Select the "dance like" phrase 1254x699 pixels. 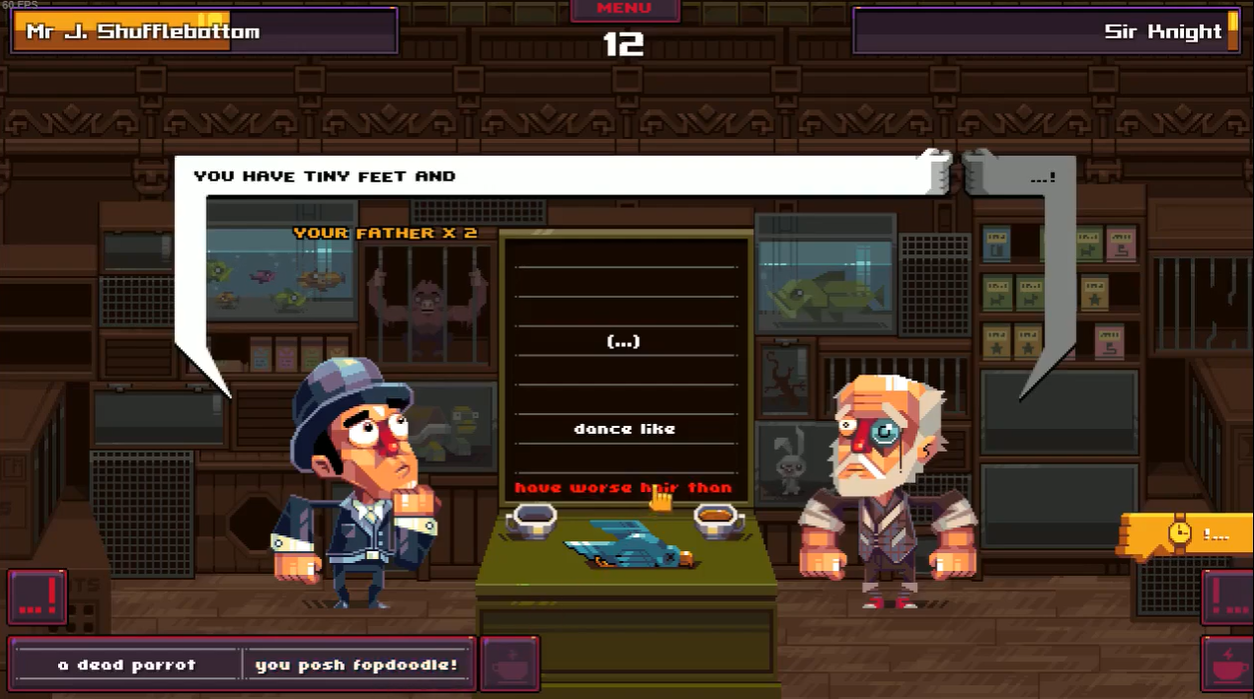coord(624,429)
